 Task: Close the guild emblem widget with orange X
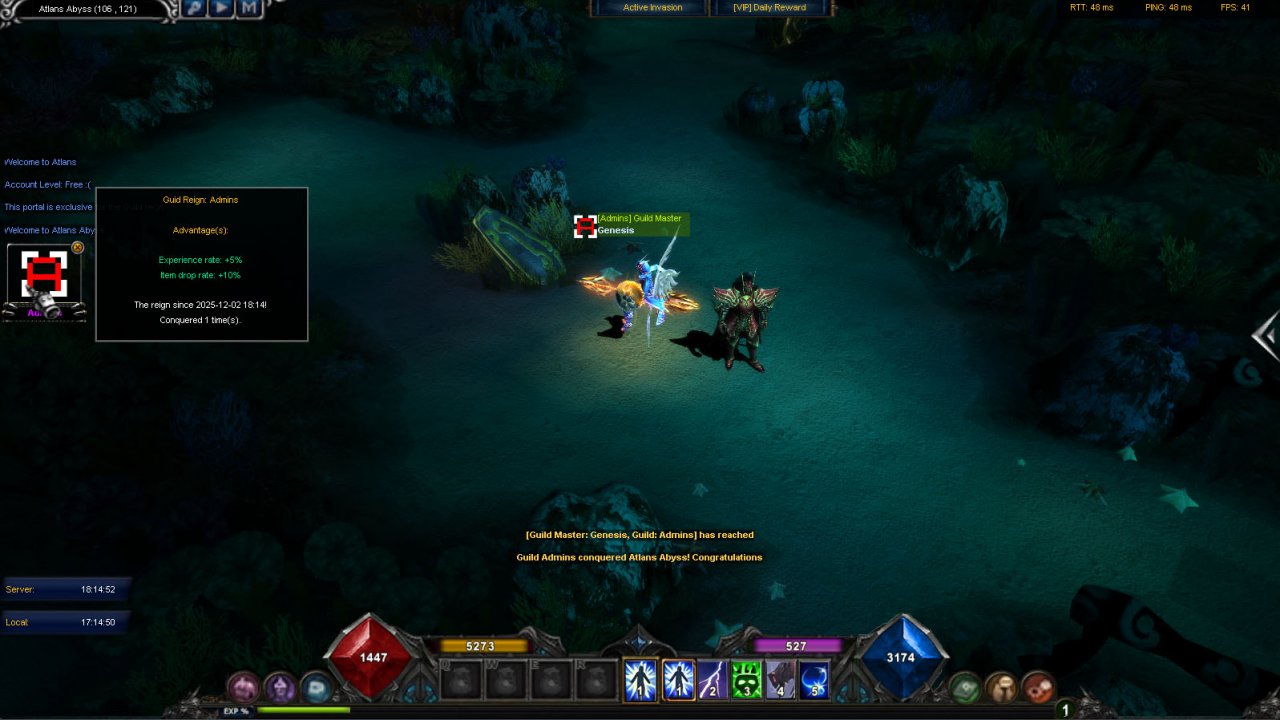[78, 248]
